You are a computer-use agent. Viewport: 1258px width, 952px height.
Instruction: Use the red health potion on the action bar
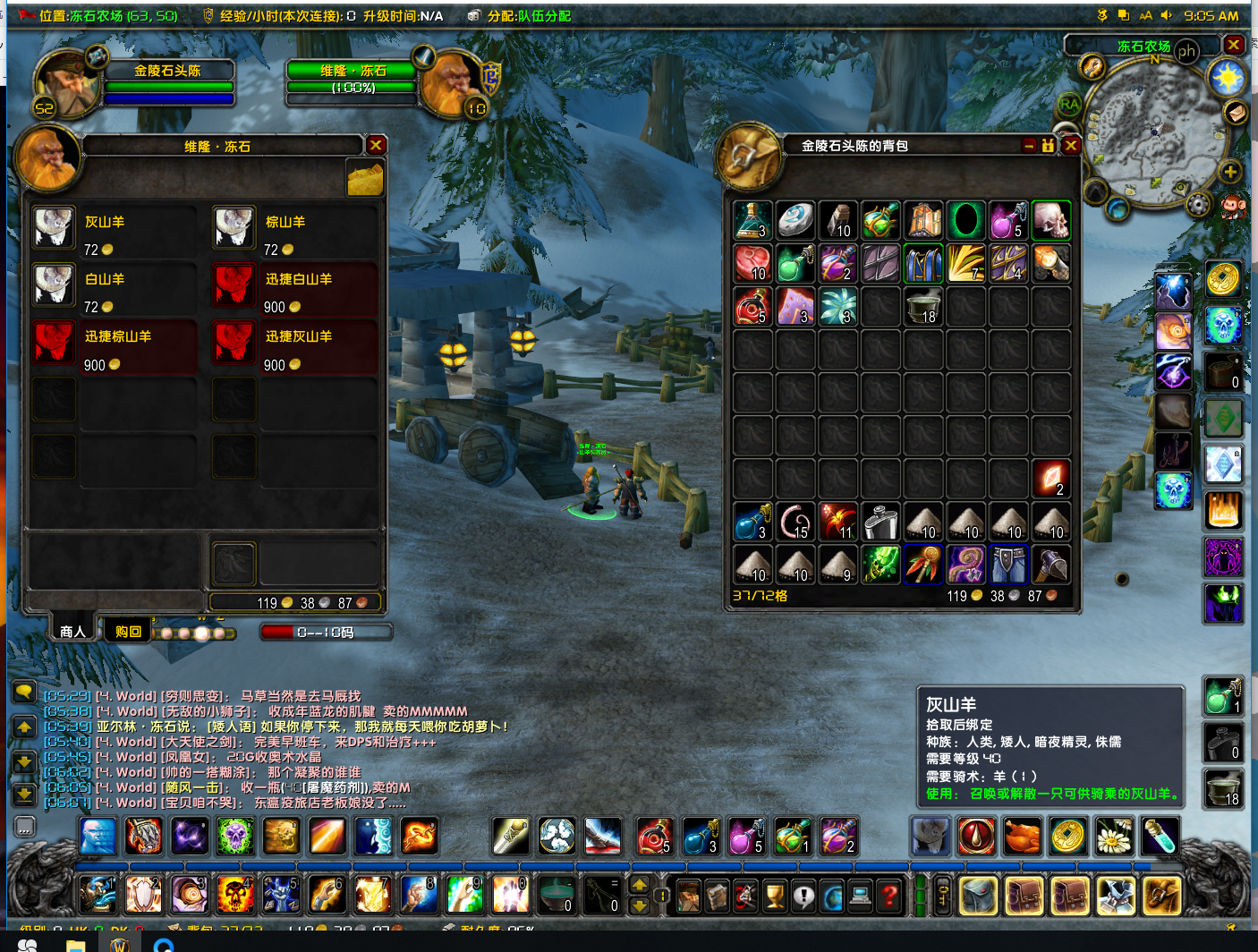655,837
